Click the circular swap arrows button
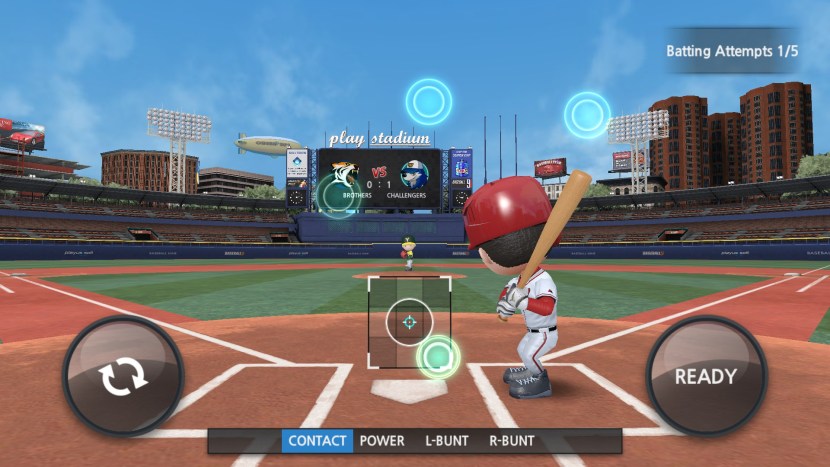This screenshot has width=830, height=467. (x=123, y=376)
